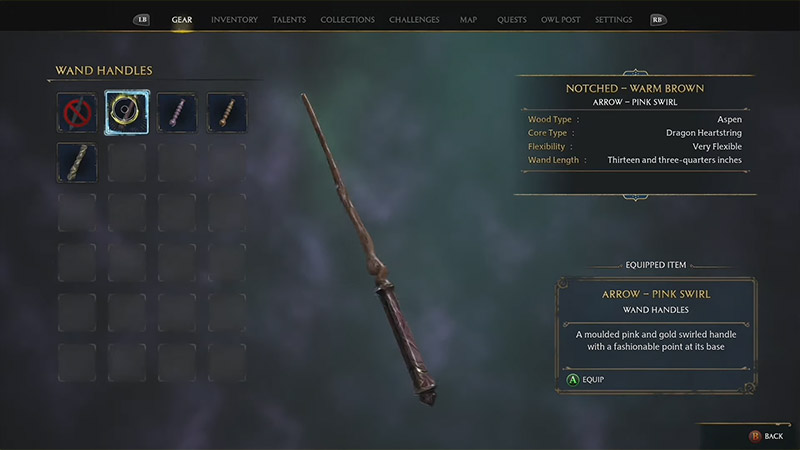800x450 pixels.
Task: Pick the golden-orange spiral wand handle slot
Action: click(227, 111)
